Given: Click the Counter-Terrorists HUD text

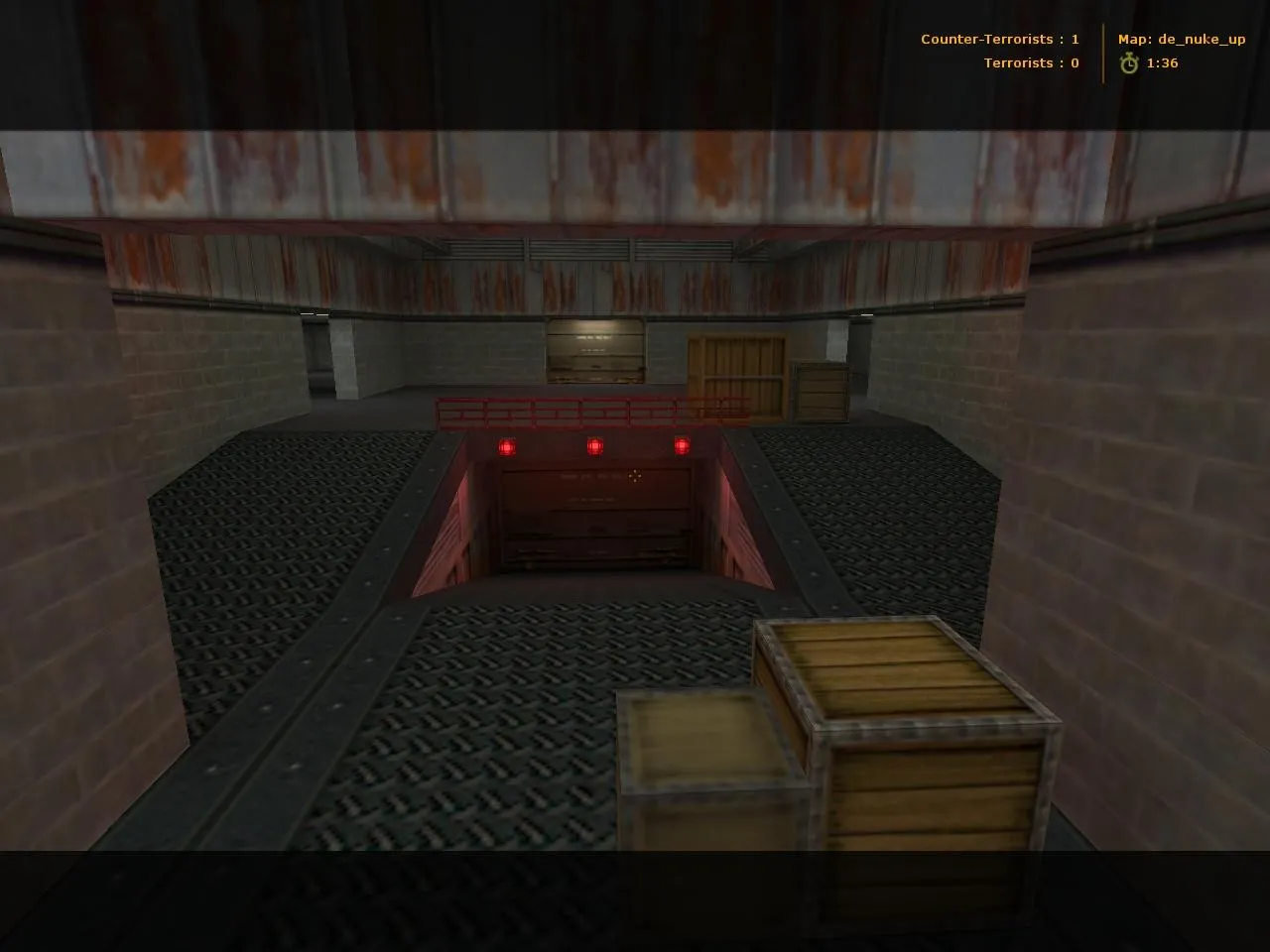Looking at the screenshot, I should click(987, 39).
